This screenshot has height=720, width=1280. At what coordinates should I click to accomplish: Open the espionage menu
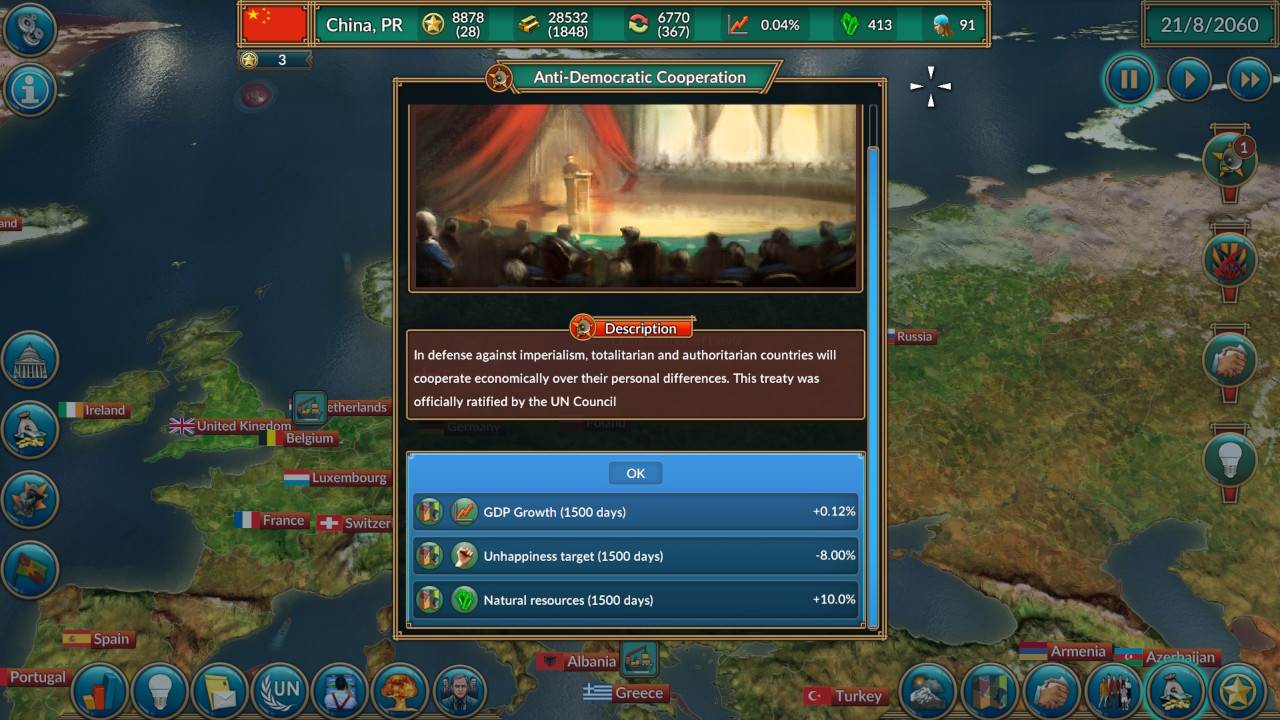tap(340, 691)
